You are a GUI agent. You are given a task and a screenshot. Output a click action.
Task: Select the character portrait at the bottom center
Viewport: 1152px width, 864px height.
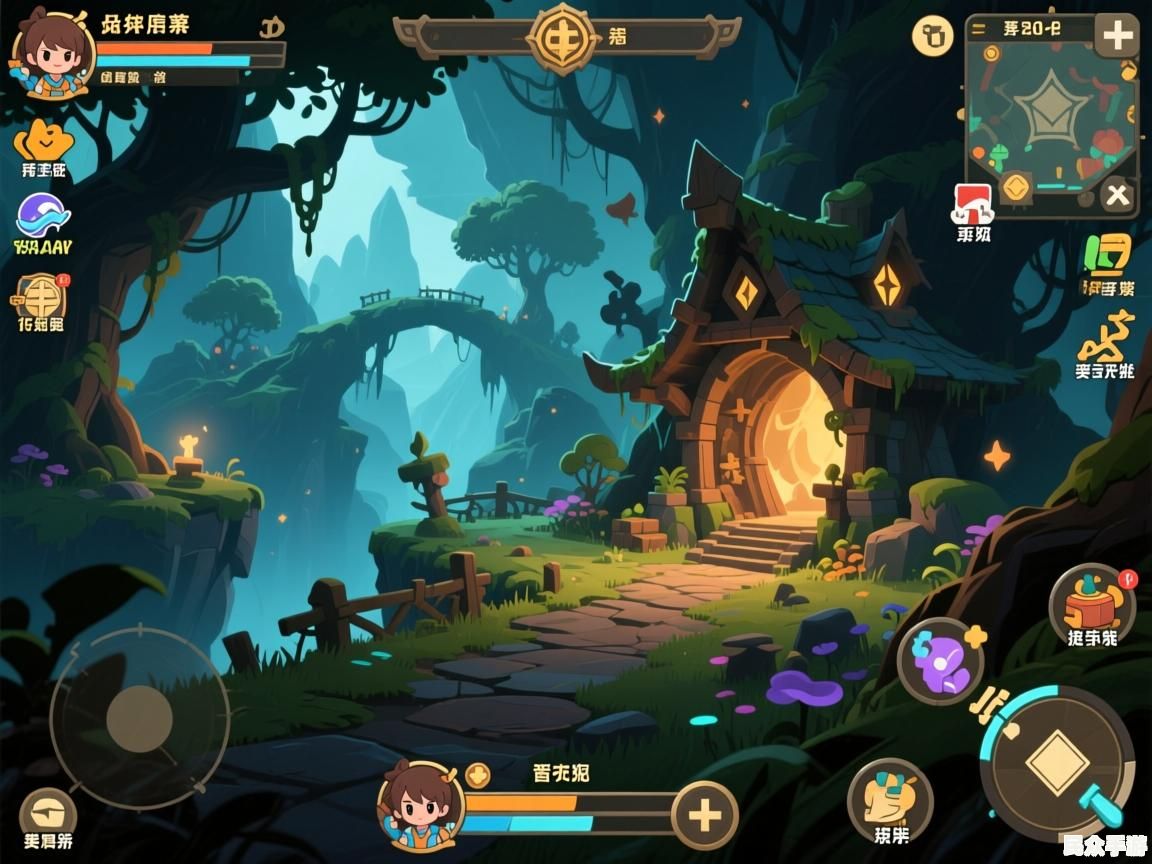[x=420, y=805]
